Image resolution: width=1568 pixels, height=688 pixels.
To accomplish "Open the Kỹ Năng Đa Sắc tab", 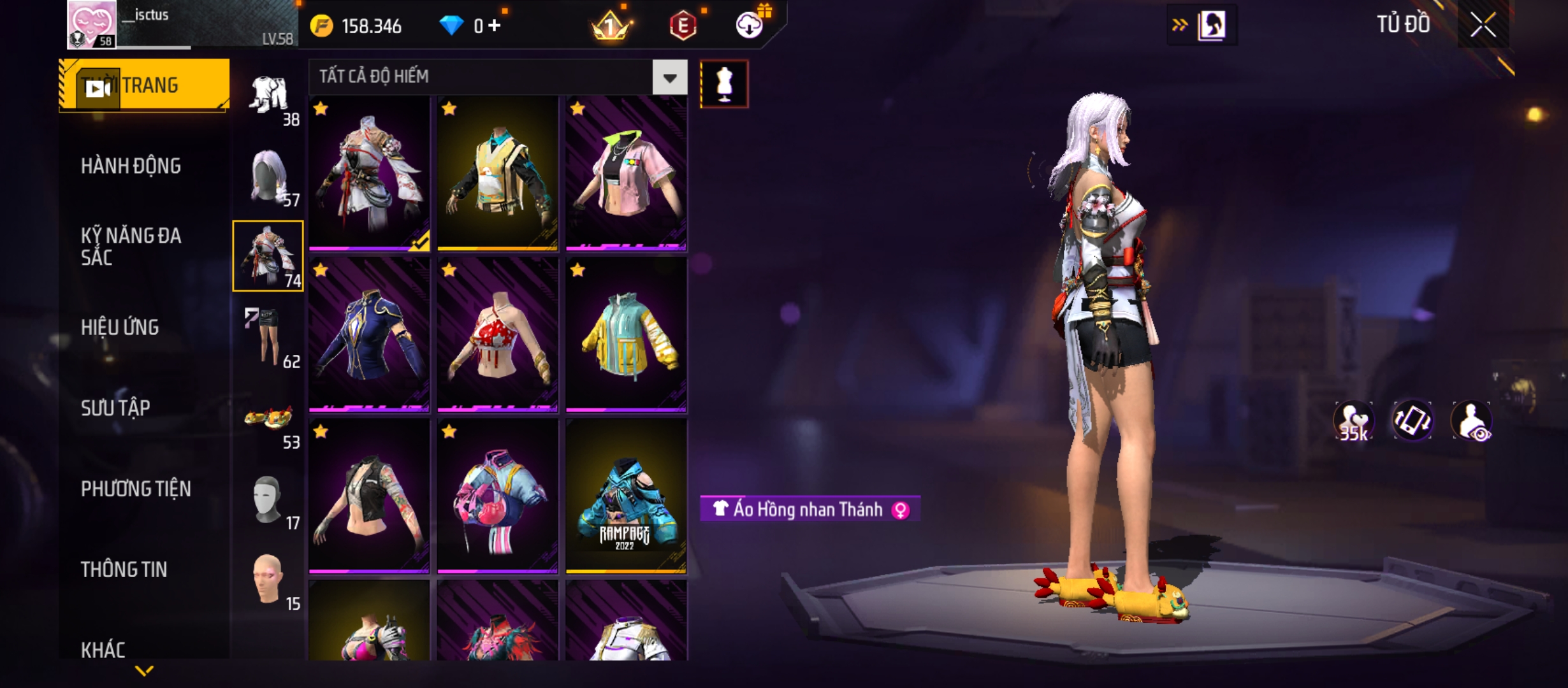I will (131, 247).
